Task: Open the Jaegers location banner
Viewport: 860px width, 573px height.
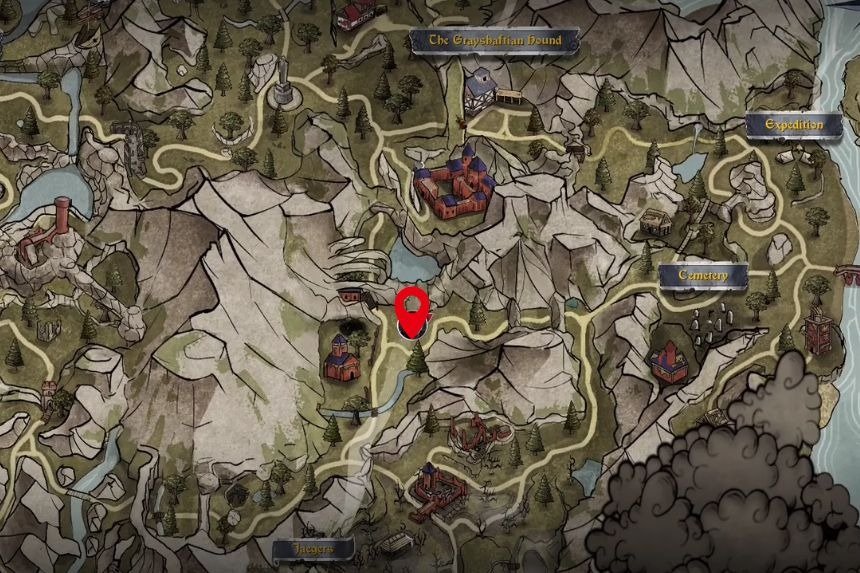Action: 313,548
